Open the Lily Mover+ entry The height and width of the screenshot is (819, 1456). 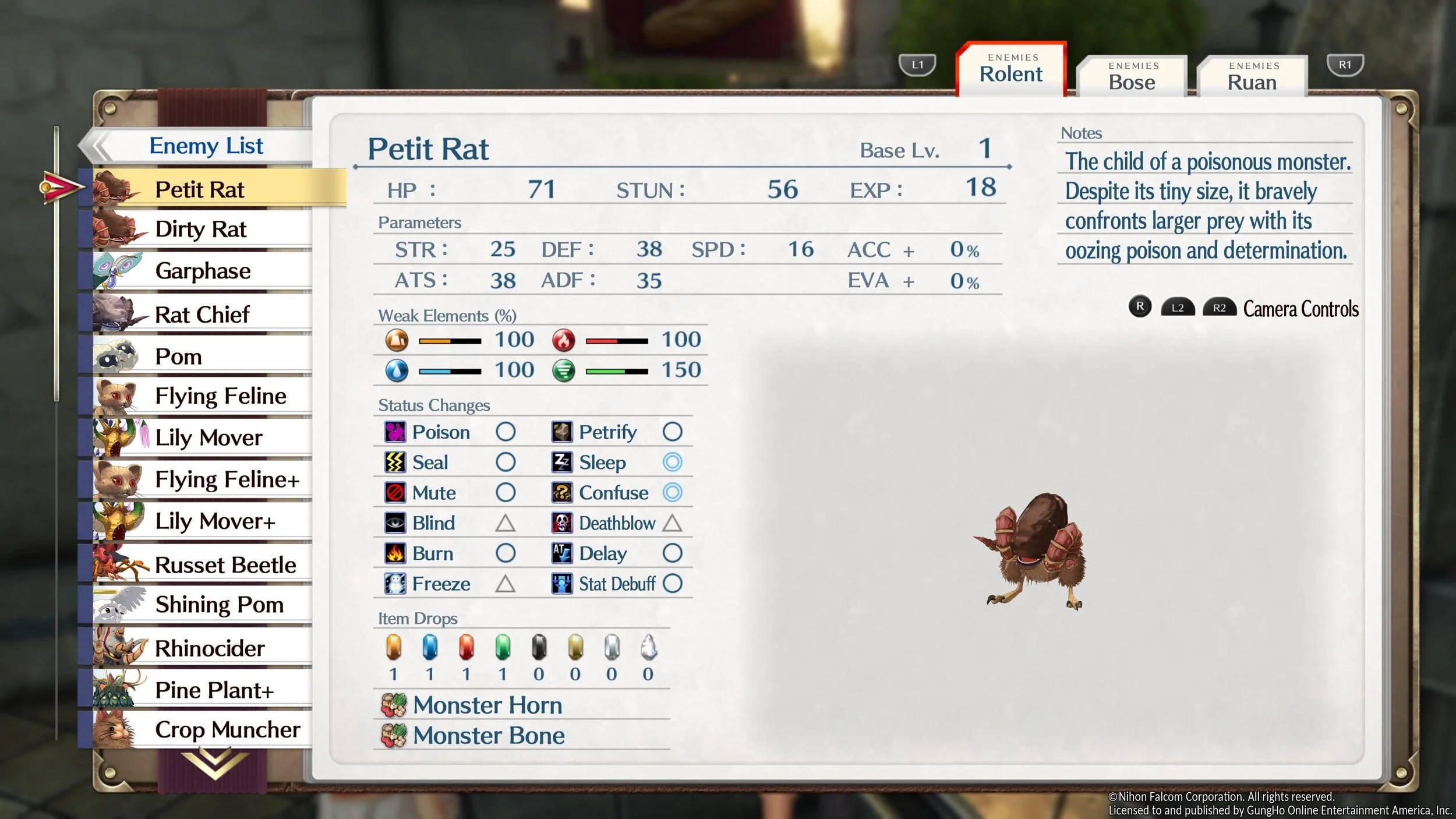coord(215,521)
